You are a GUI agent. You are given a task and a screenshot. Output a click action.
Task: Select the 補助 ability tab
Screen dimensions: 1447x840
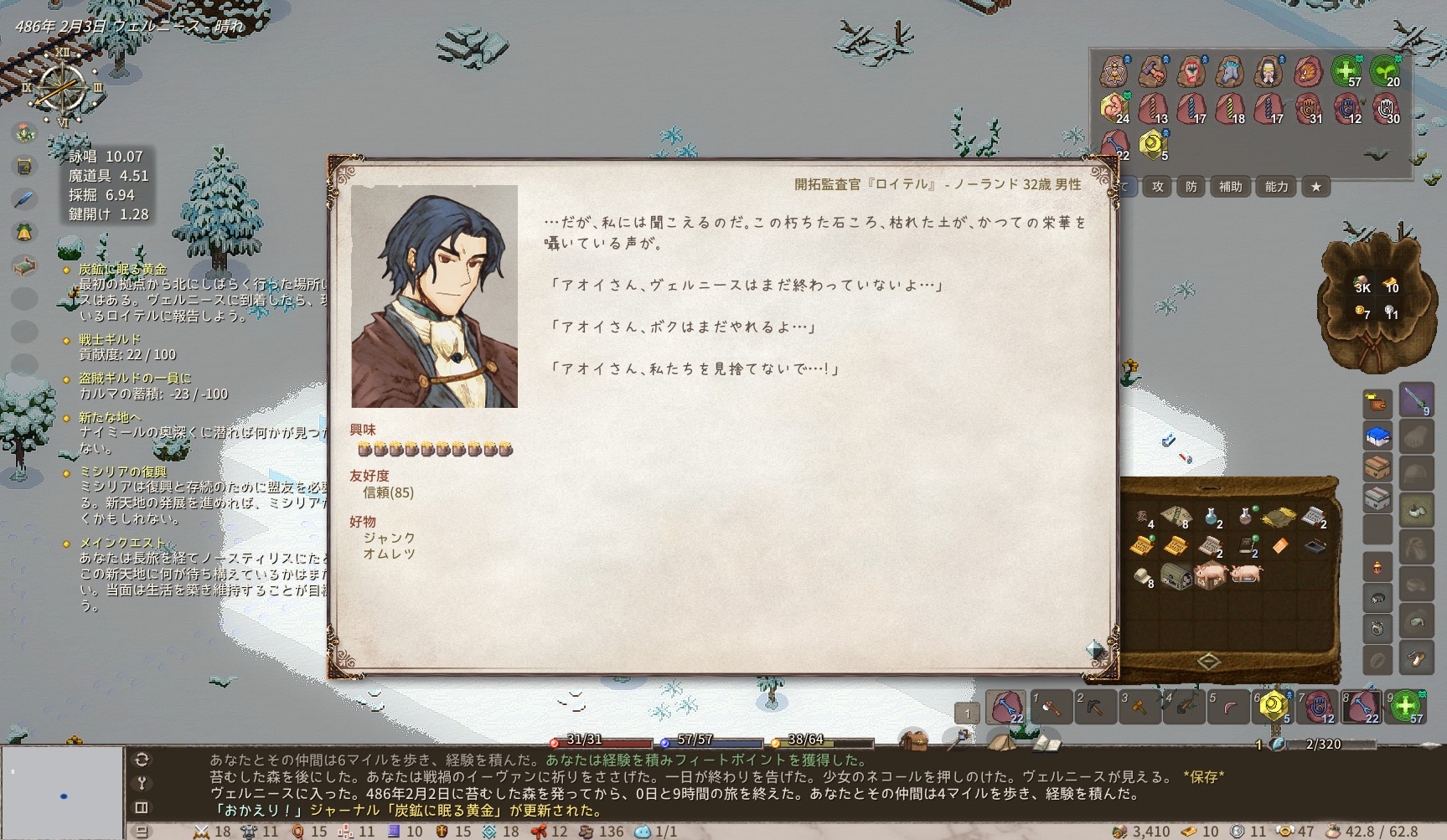point(1230,187)
